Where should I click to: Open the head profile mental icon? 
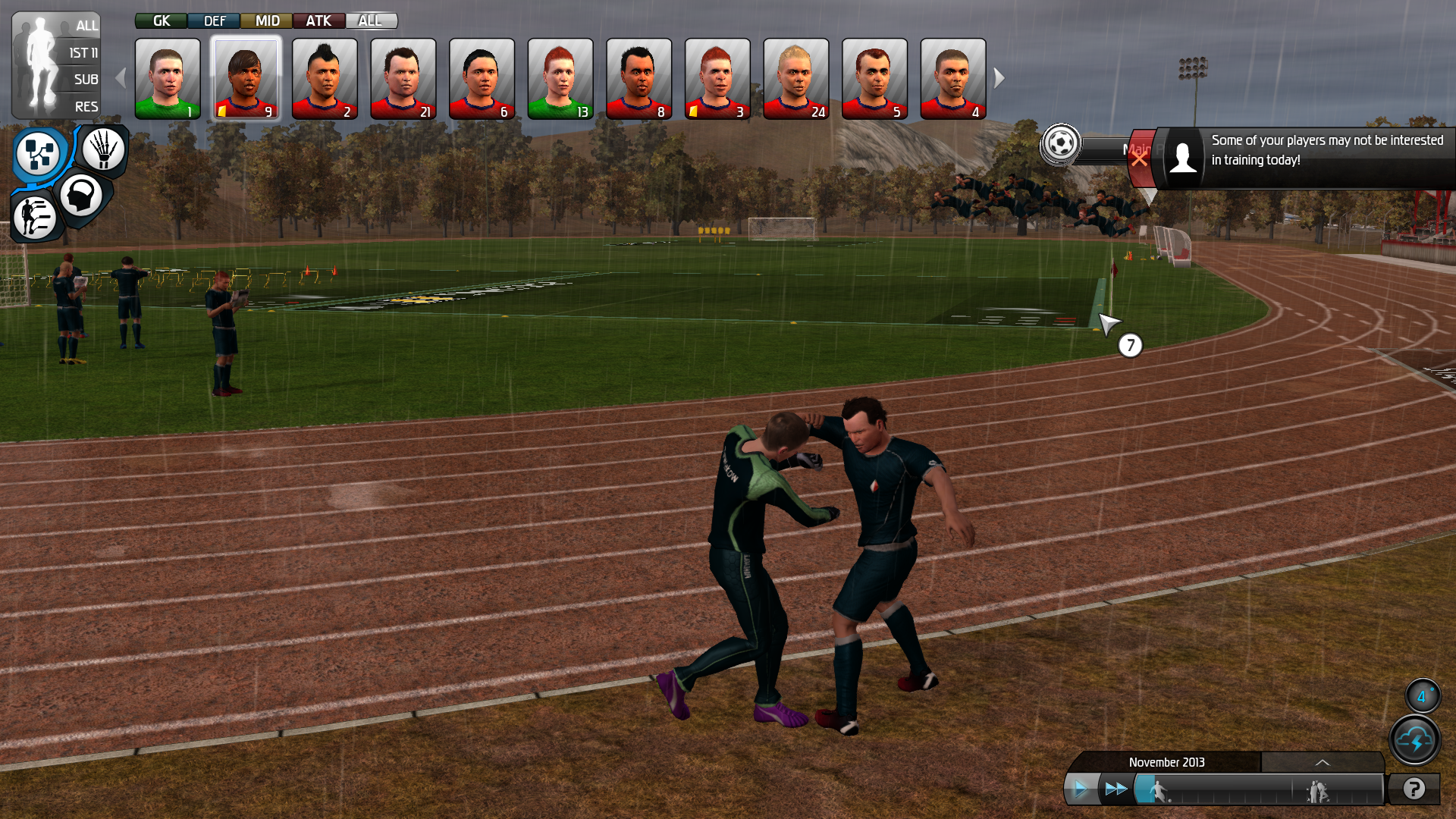click(x=81, y=196)
